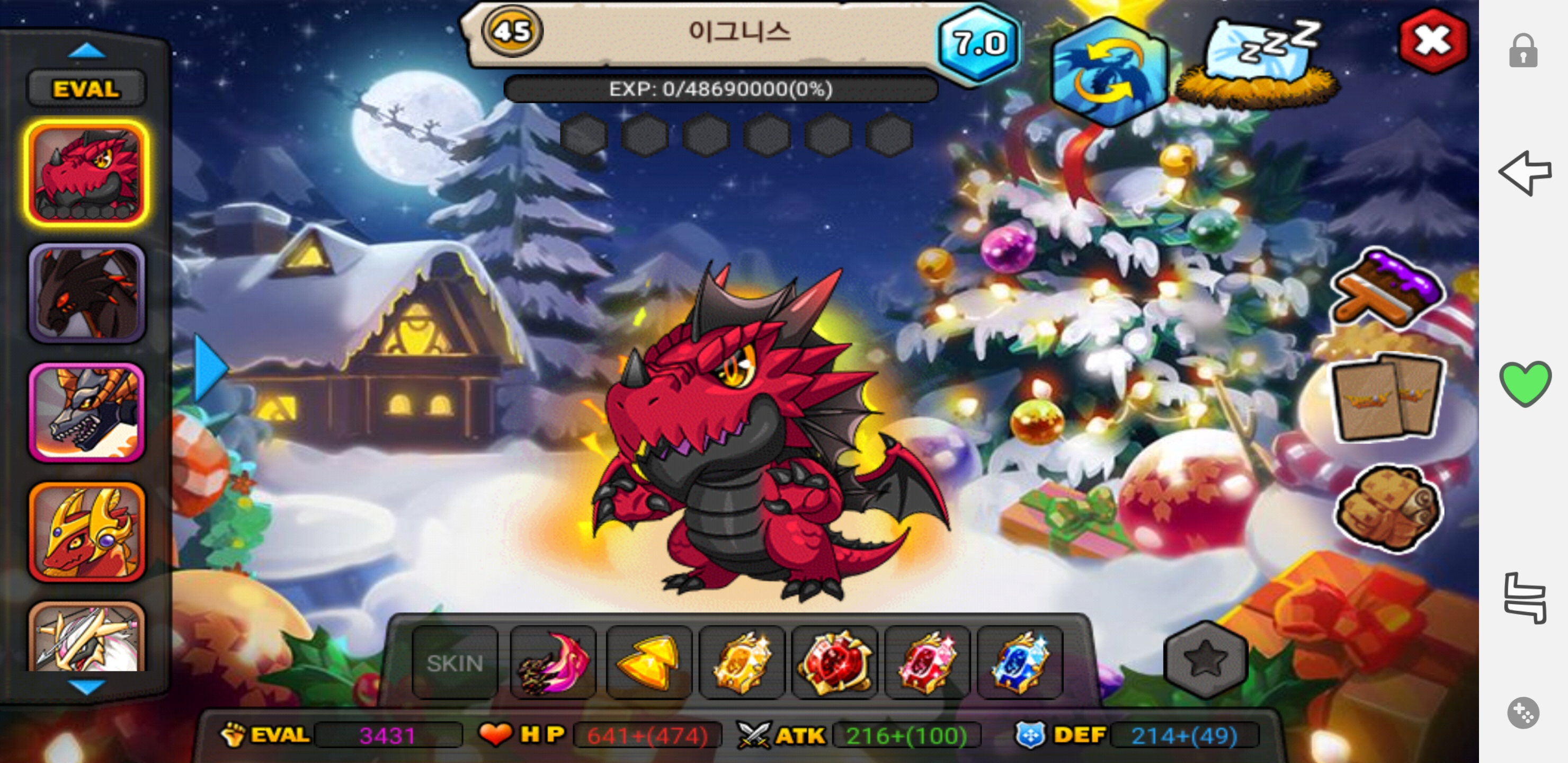Select the red Ignis dragon portrait
This screenshot has width=1568, height=763.
pyautogui.click(x=86, y=174)
